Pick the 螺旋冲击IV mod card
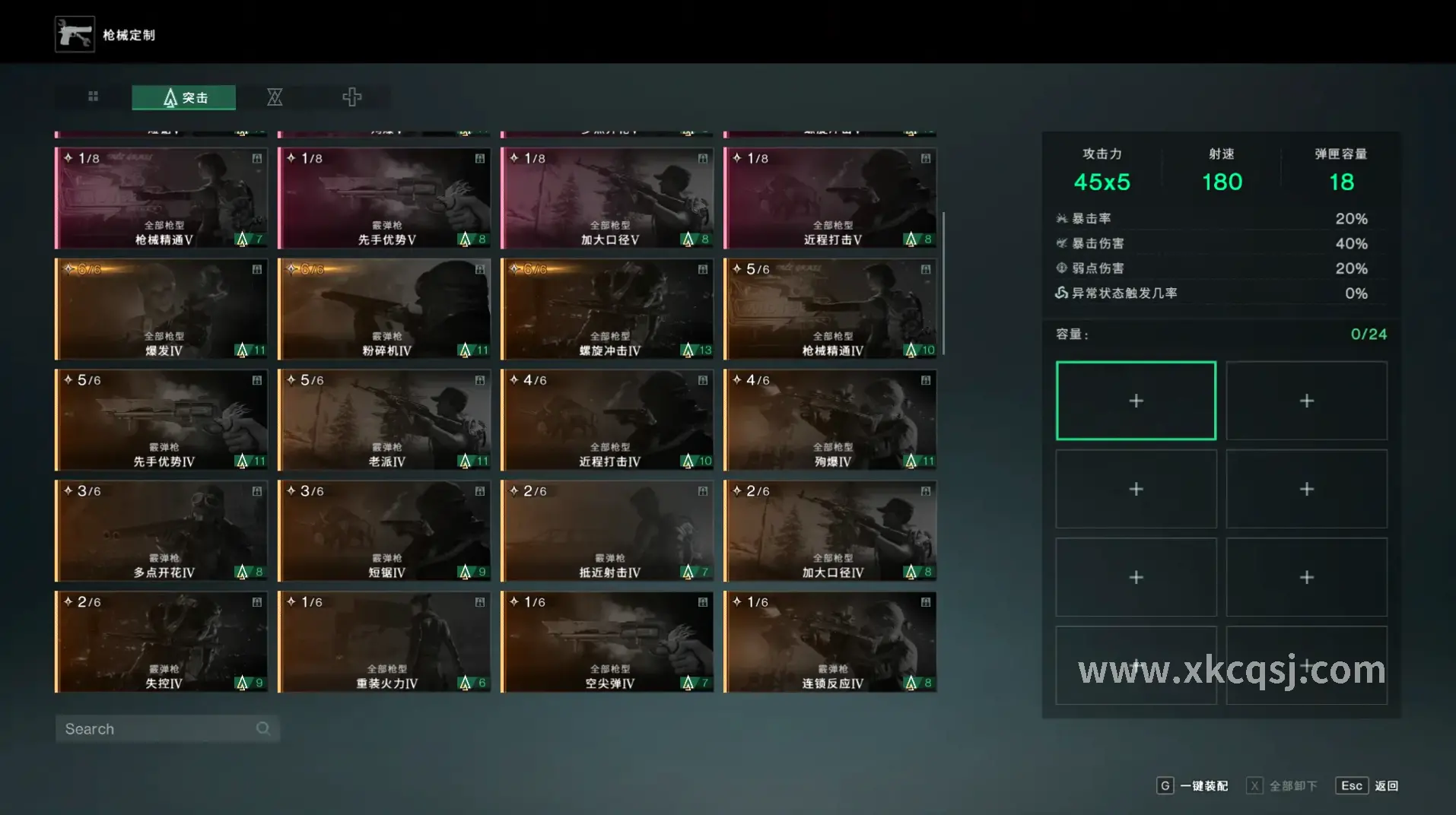1456x815 pixels. click(x=607, y=309)
